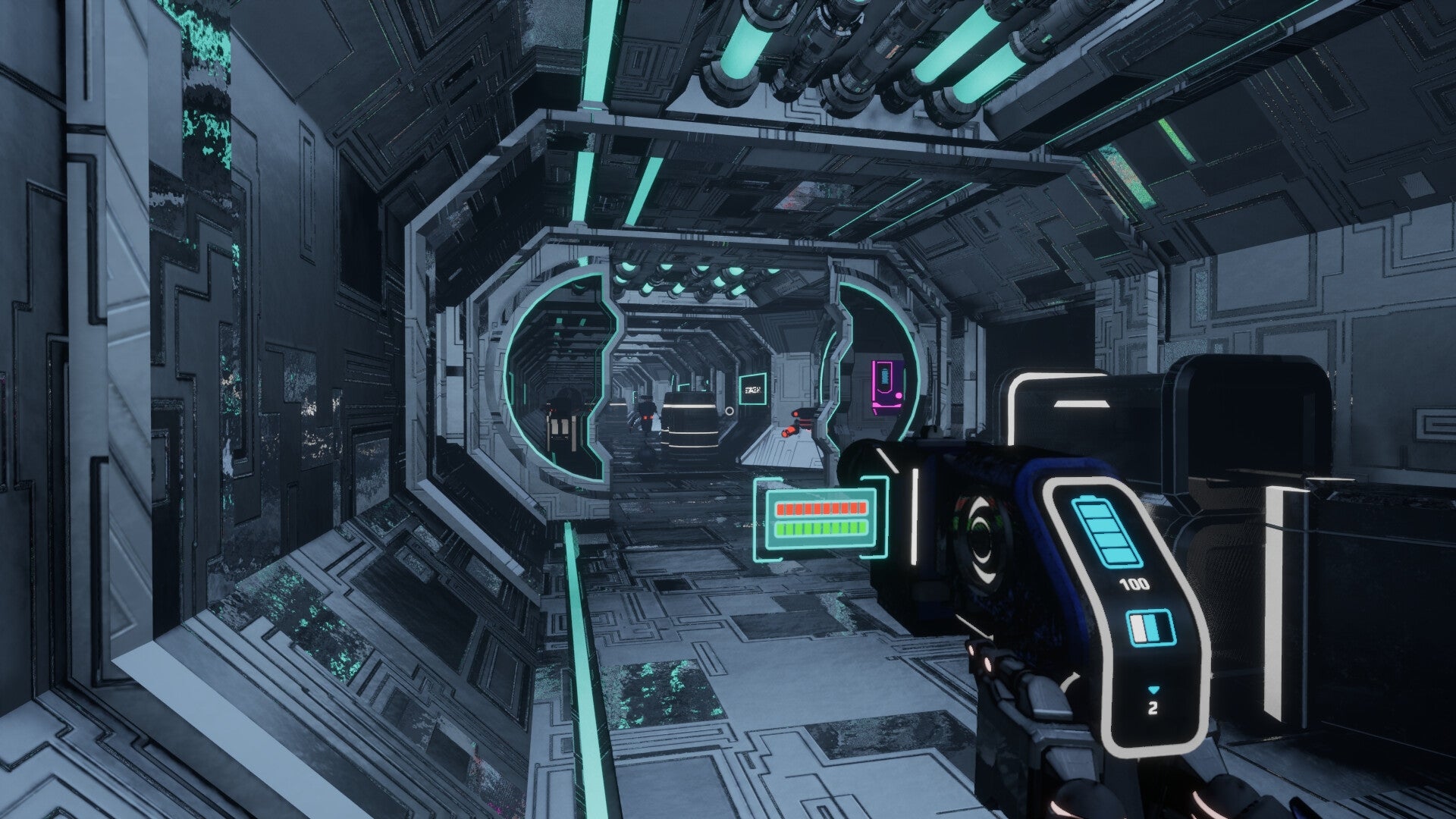This screenshot has width=1456, height=819.
Task: Select the cyan display screen in the corridor
Action: pyautogui.click(x=753, y=390)
